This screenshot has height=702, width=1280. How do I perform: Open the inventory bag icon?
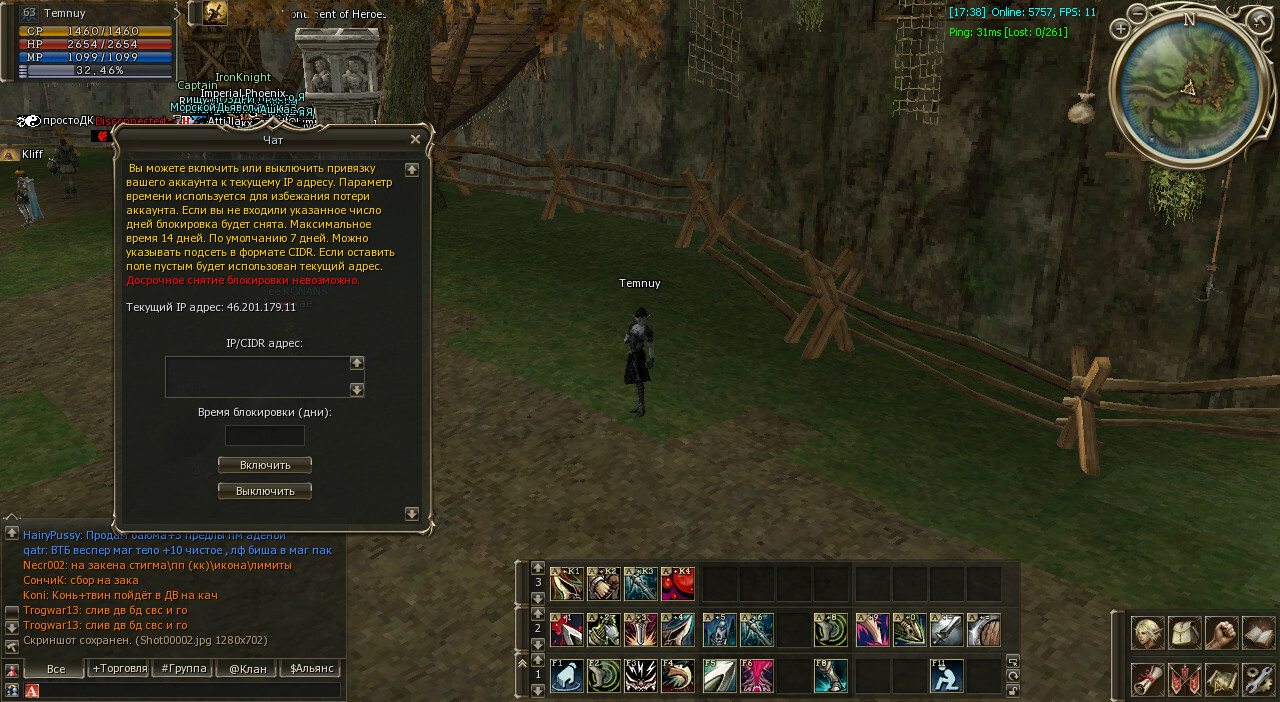pos(1185,633)
